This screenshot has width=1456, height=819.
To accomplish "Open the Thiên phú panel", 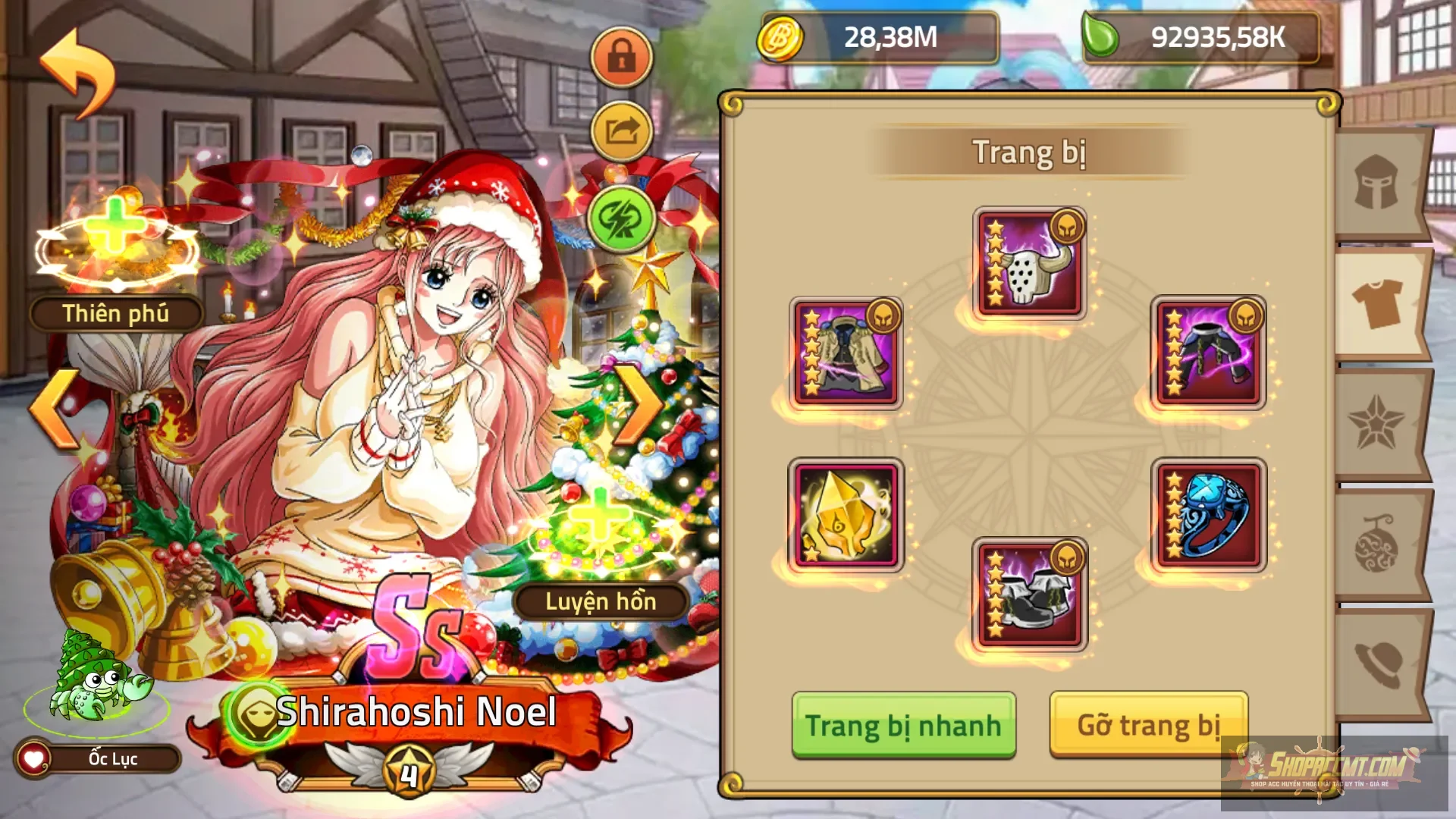I will (115, 311).
